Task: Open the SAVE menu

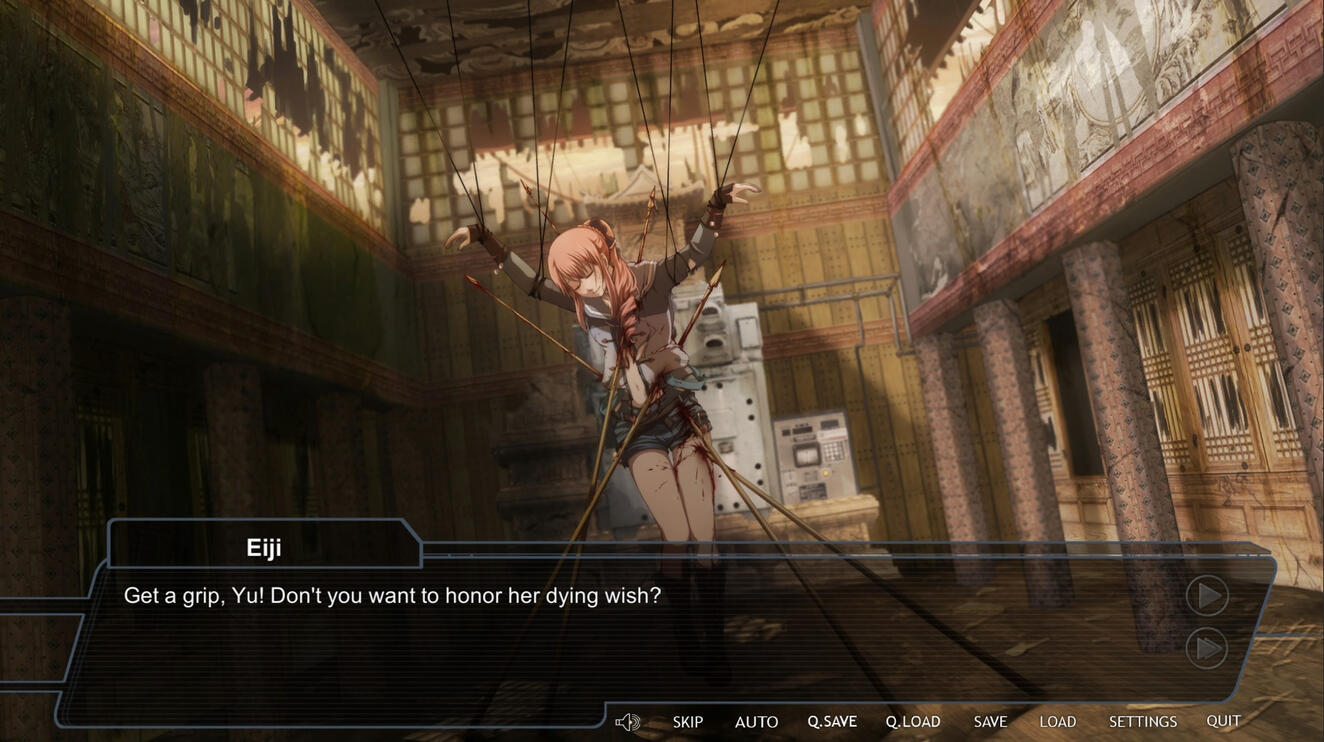Action: tap(990, 721)
